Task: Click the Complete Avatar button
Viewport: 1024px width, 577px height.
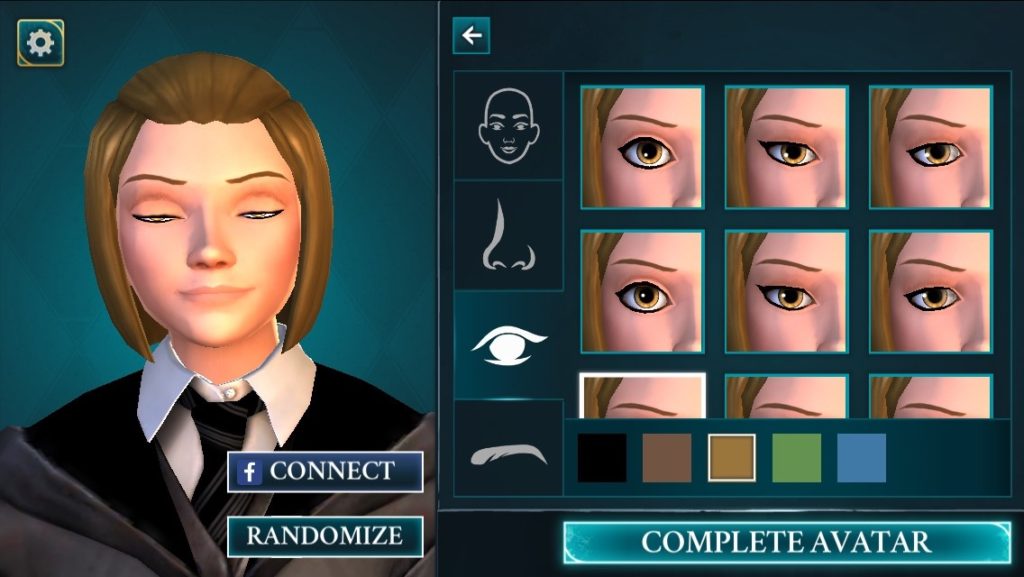Action: click(786, 543)
